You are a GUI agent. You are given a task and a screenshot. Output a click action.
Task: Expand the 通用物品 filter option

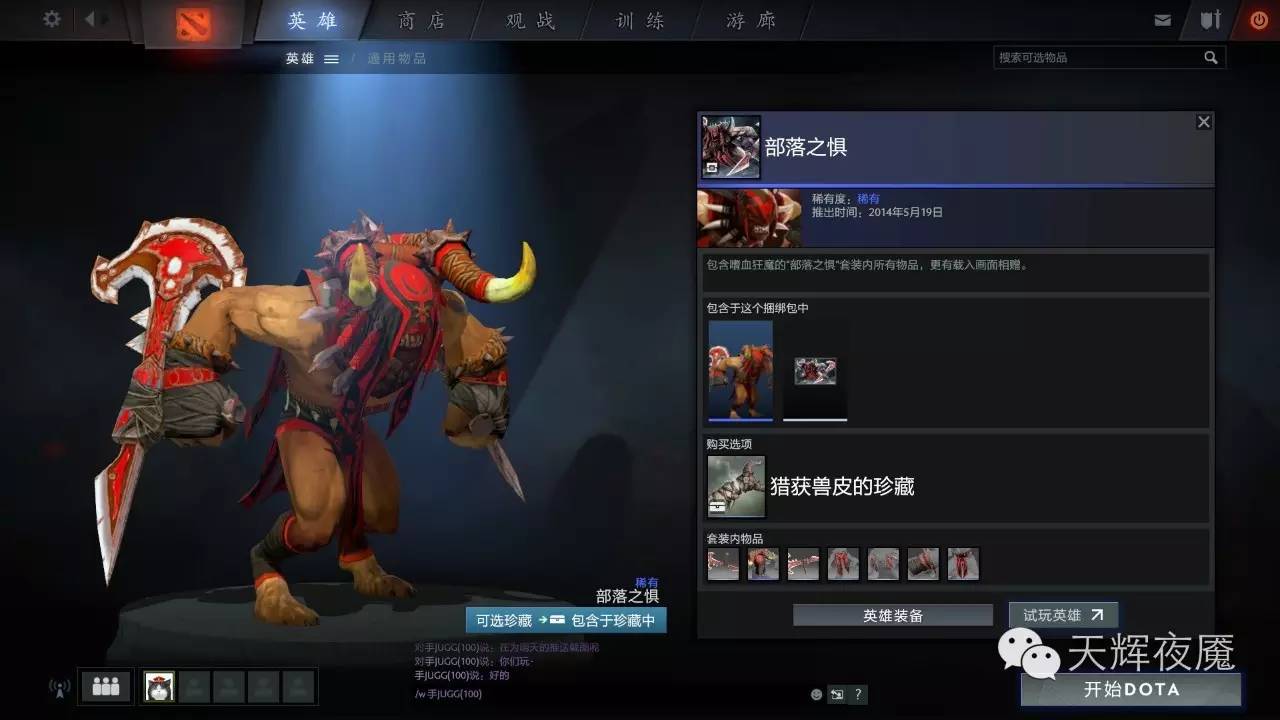point(396,58)
